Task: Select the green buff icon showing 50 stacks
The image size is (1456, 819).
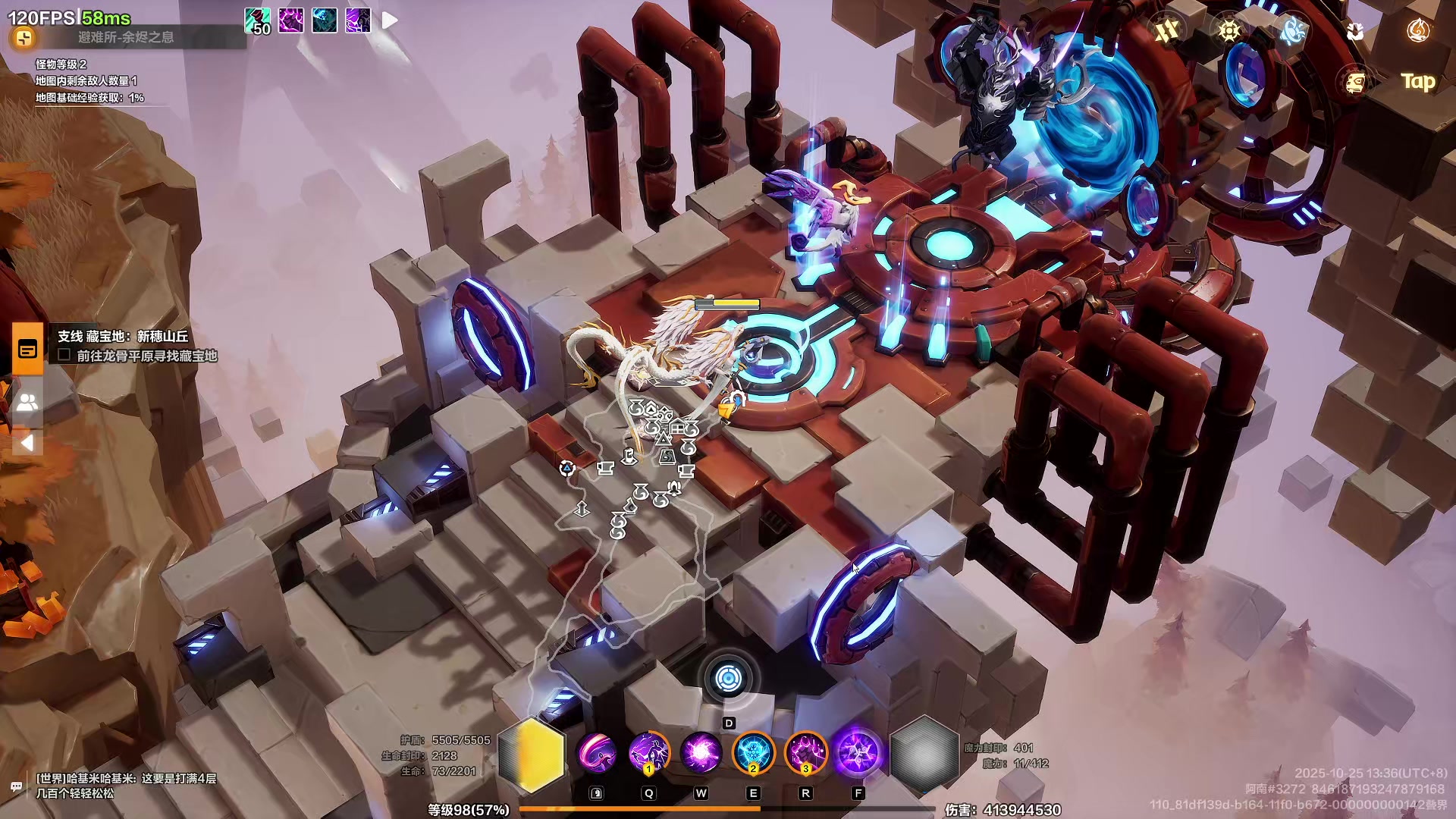Action: click(257, 20)
